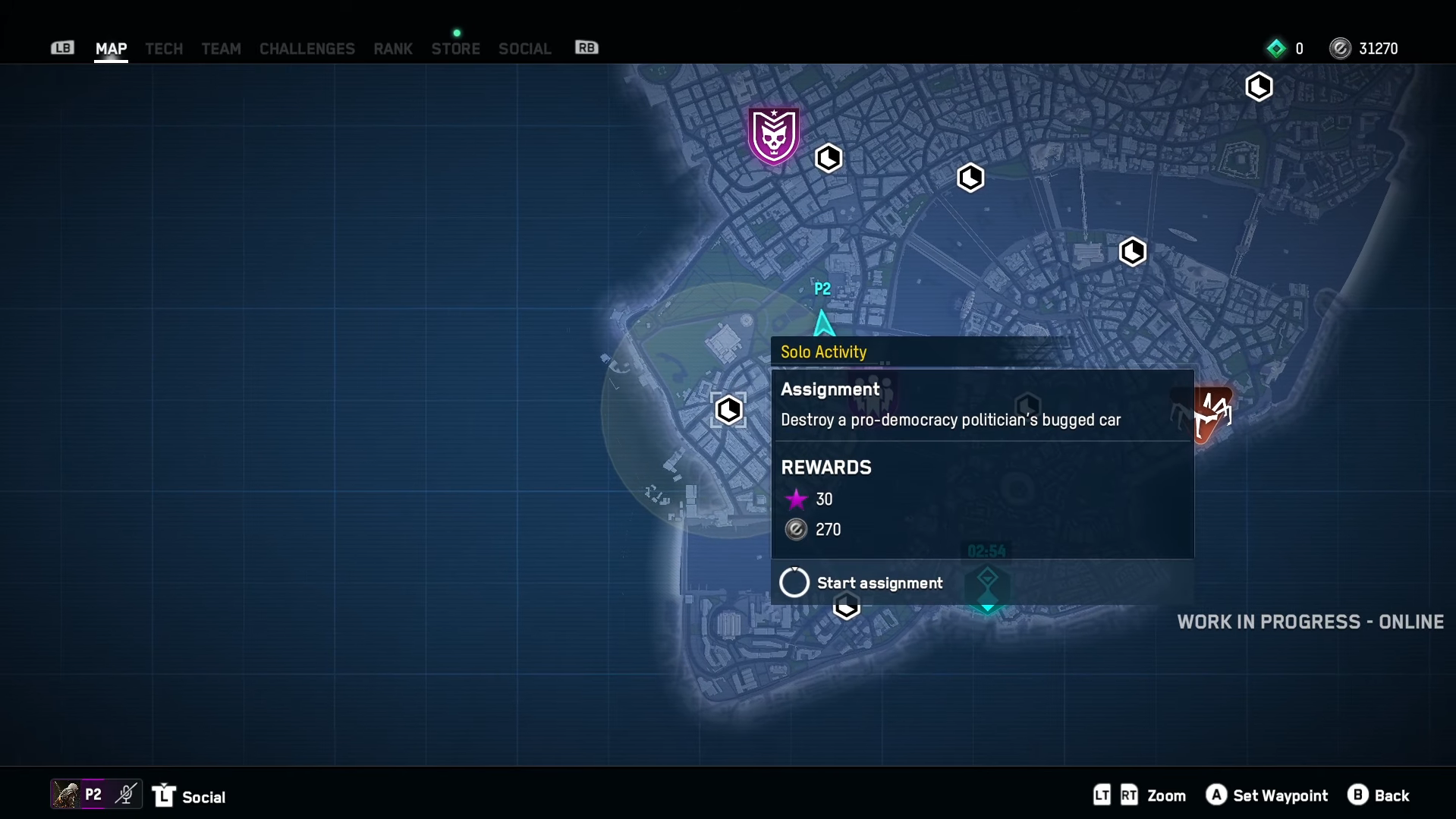Select the purple skull shield map marker

[x=773, y=136]
